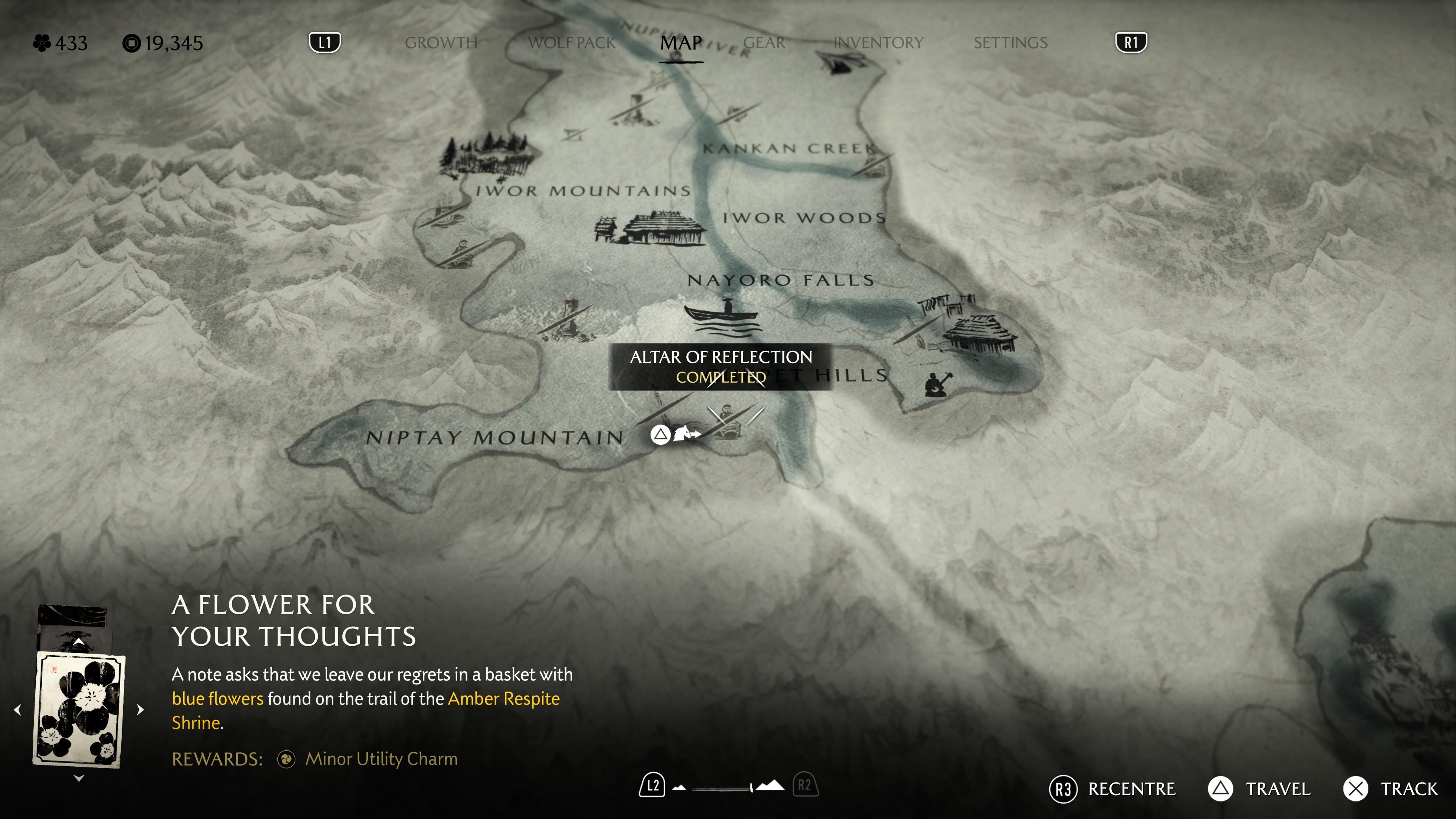Show the next quest card with right arrow

tap(140, 709)
